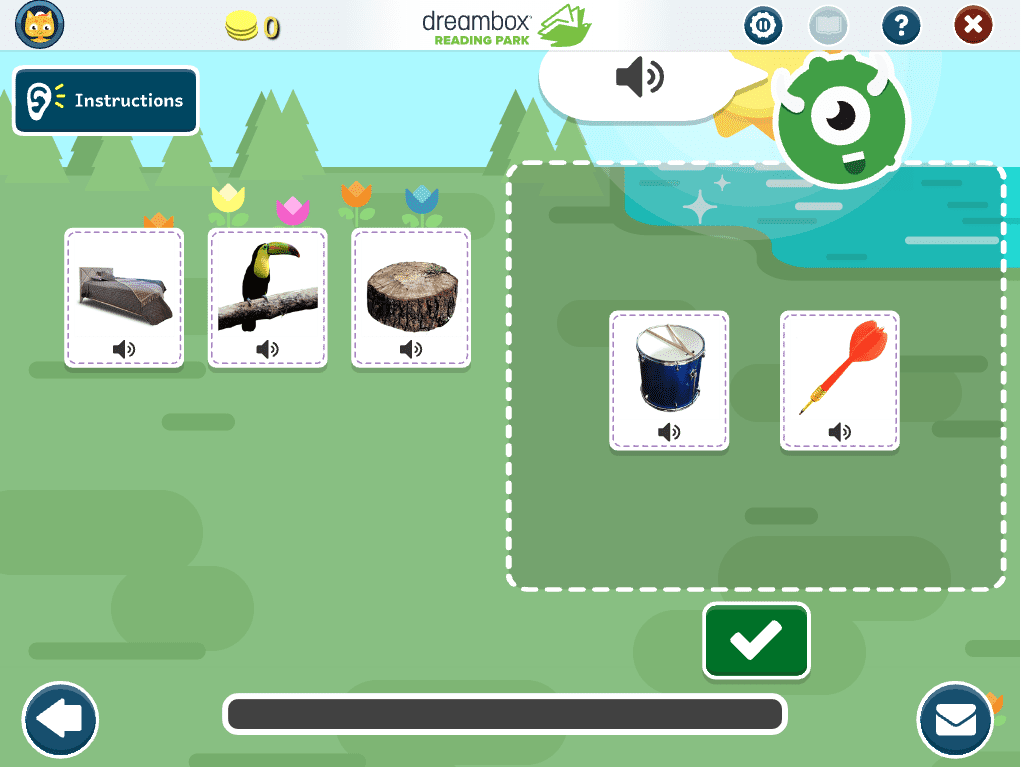The image size is (1021, 767).
Task: Select the dart picture card
Action: pos(840,379)
